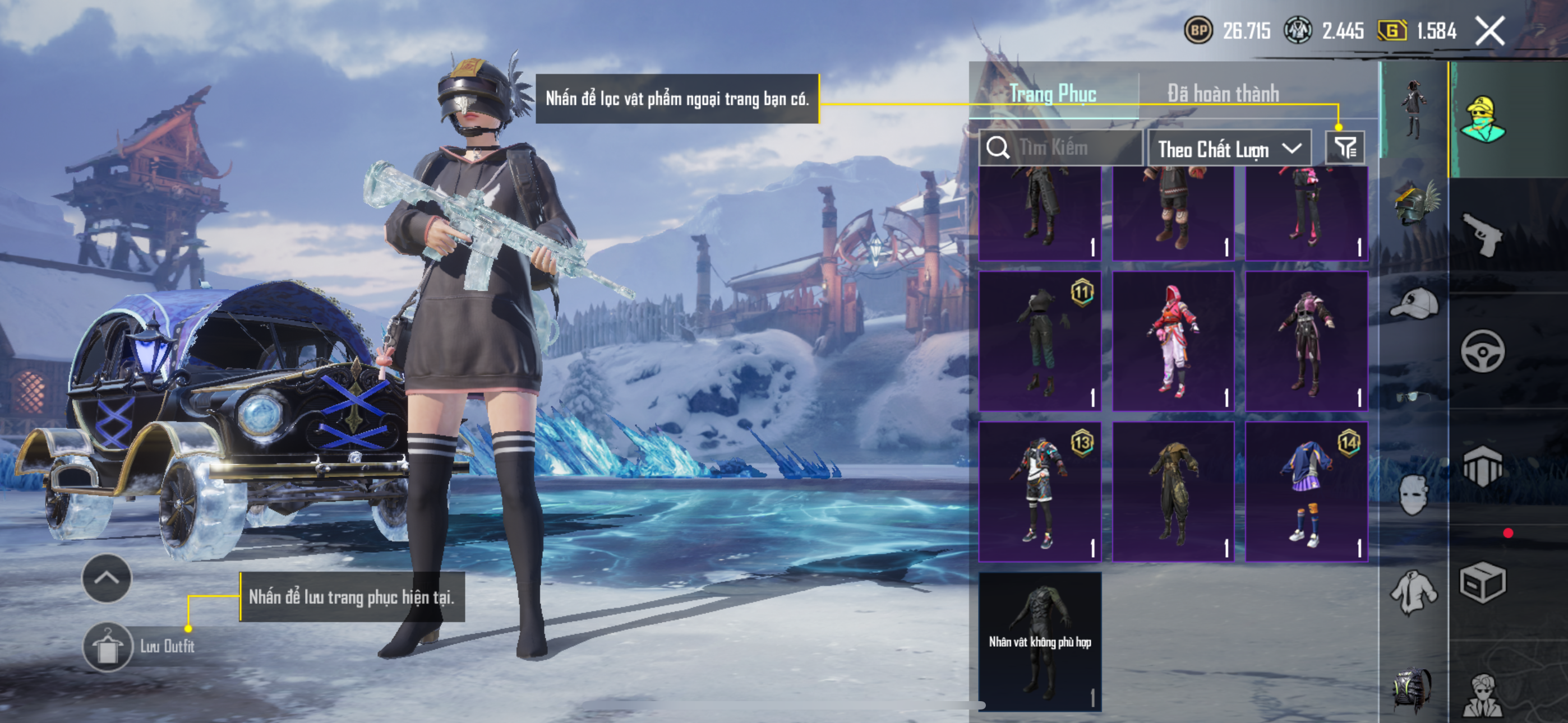Open the steering wheel vehicle section
The width and height of the screenshot is (1568, 723).
1482,351
